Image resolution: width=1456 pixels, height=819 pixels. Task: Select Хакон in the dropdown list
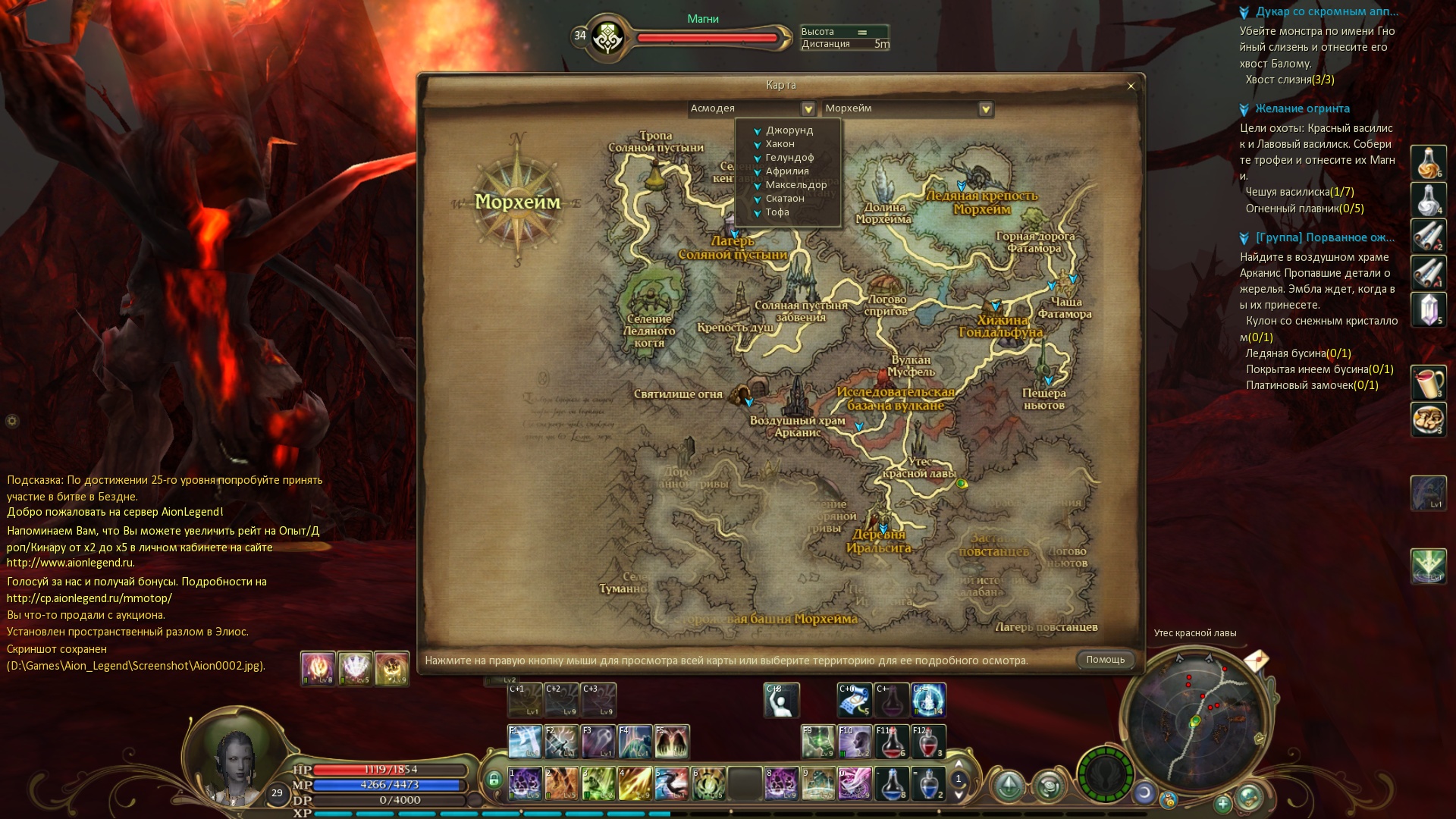(780, 144)
